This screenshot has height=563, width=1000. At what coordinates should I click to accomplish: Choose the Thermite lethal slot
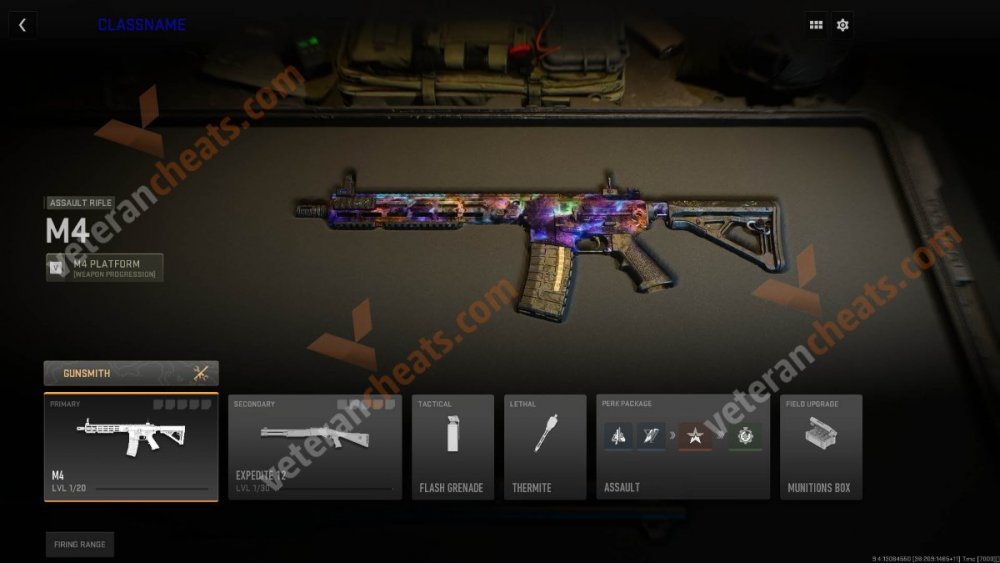point(544,446)
